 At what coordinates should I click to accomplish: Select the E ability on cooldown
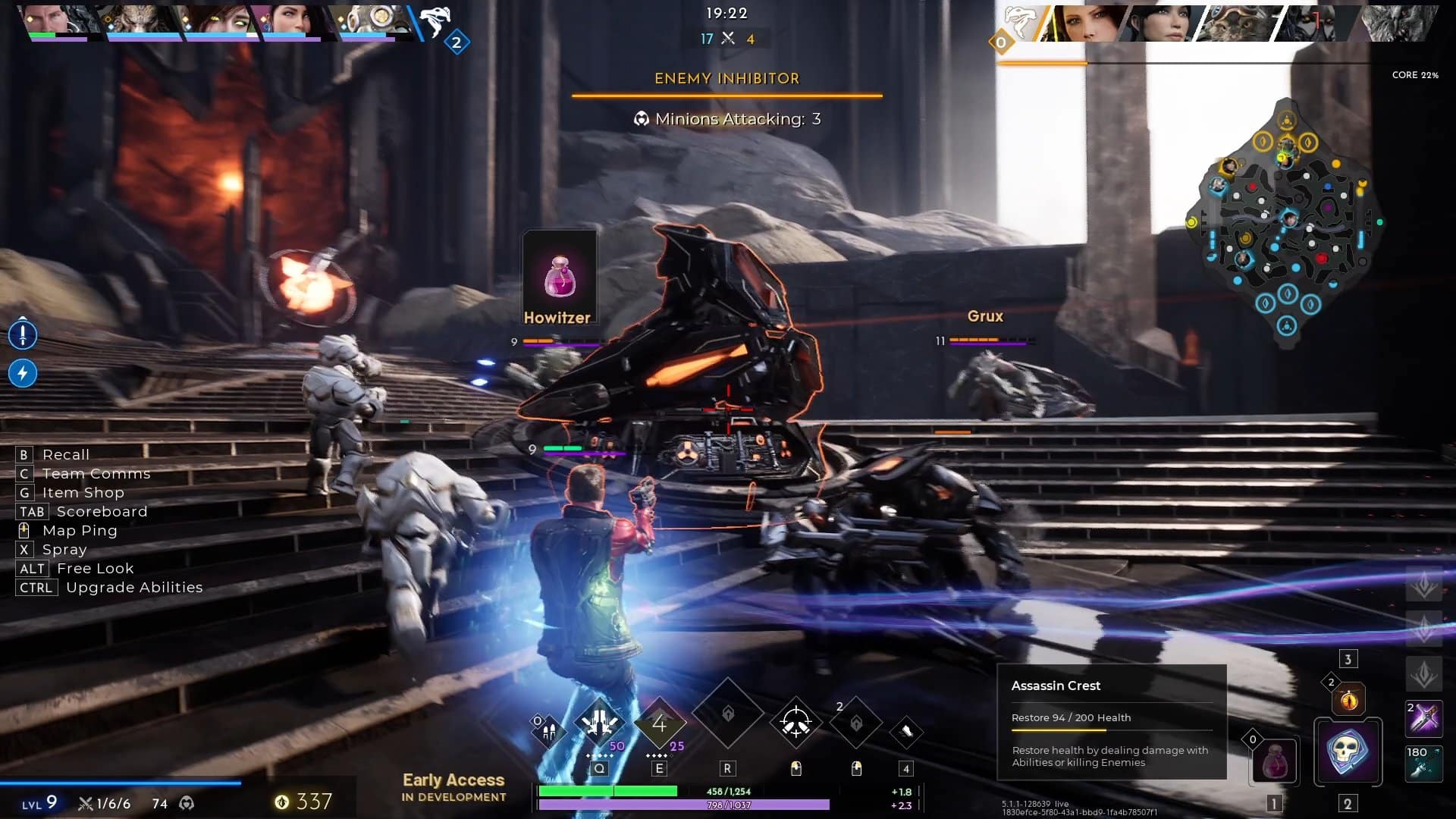659,724
